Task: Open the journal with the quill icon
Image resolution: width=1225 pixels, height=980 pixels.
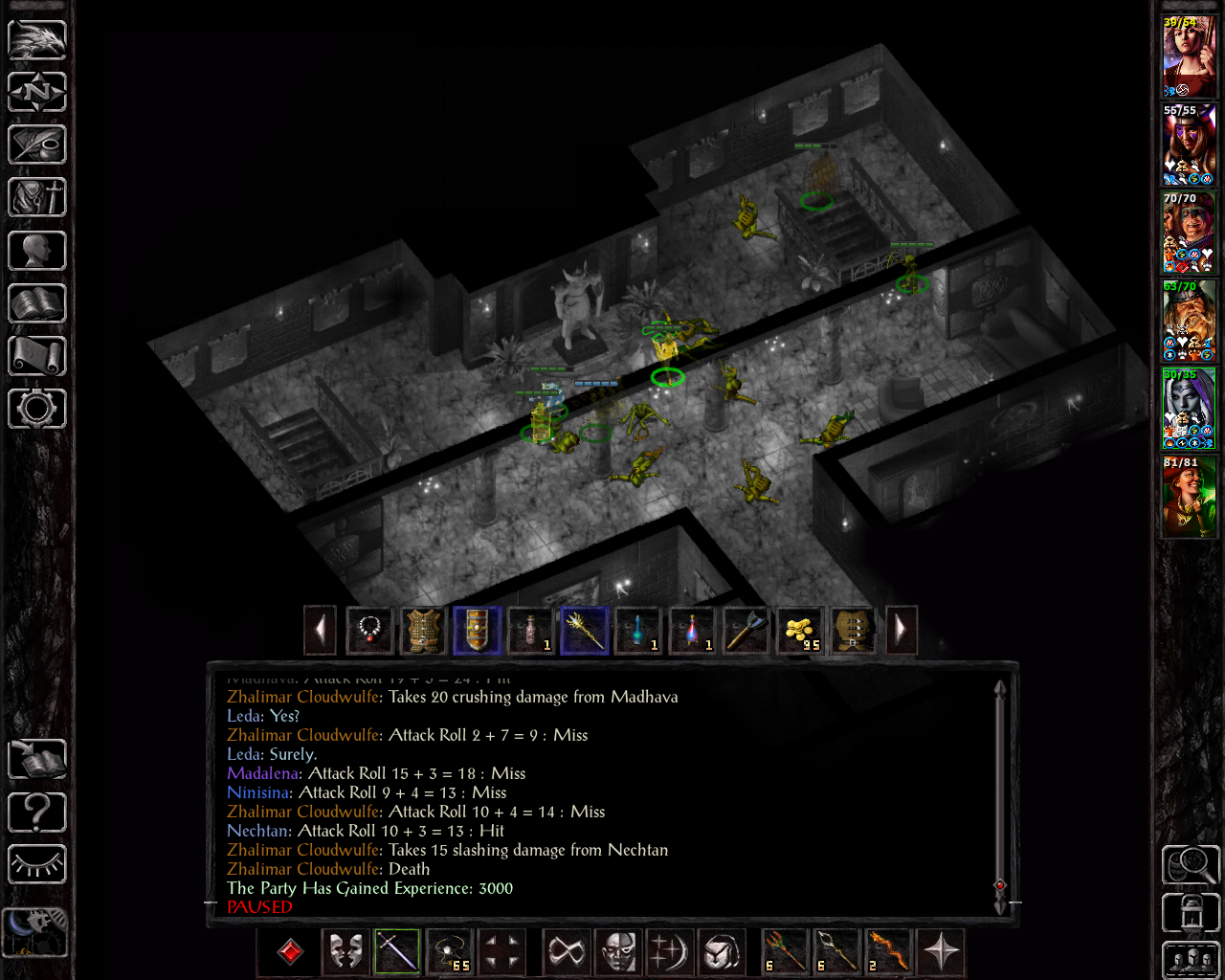Action: (37, 145)
